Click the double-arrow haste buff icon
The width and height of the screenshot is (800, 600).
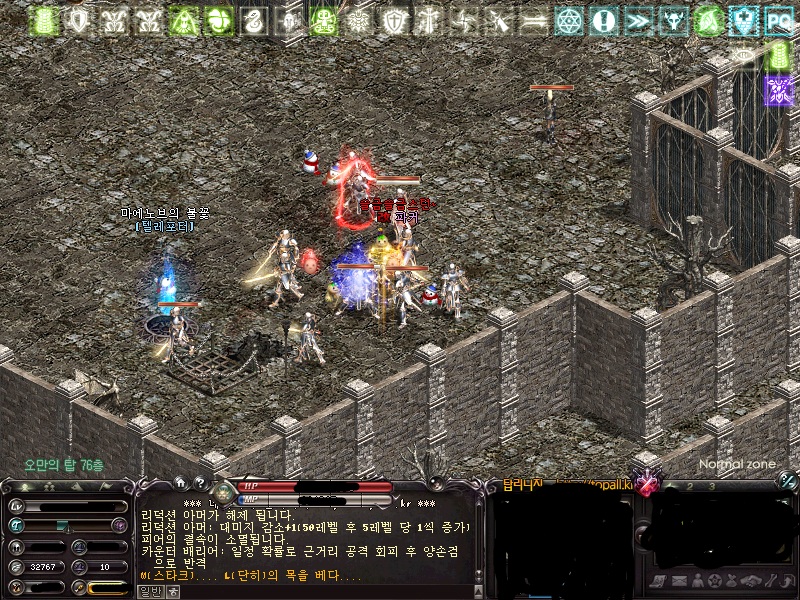638,20
